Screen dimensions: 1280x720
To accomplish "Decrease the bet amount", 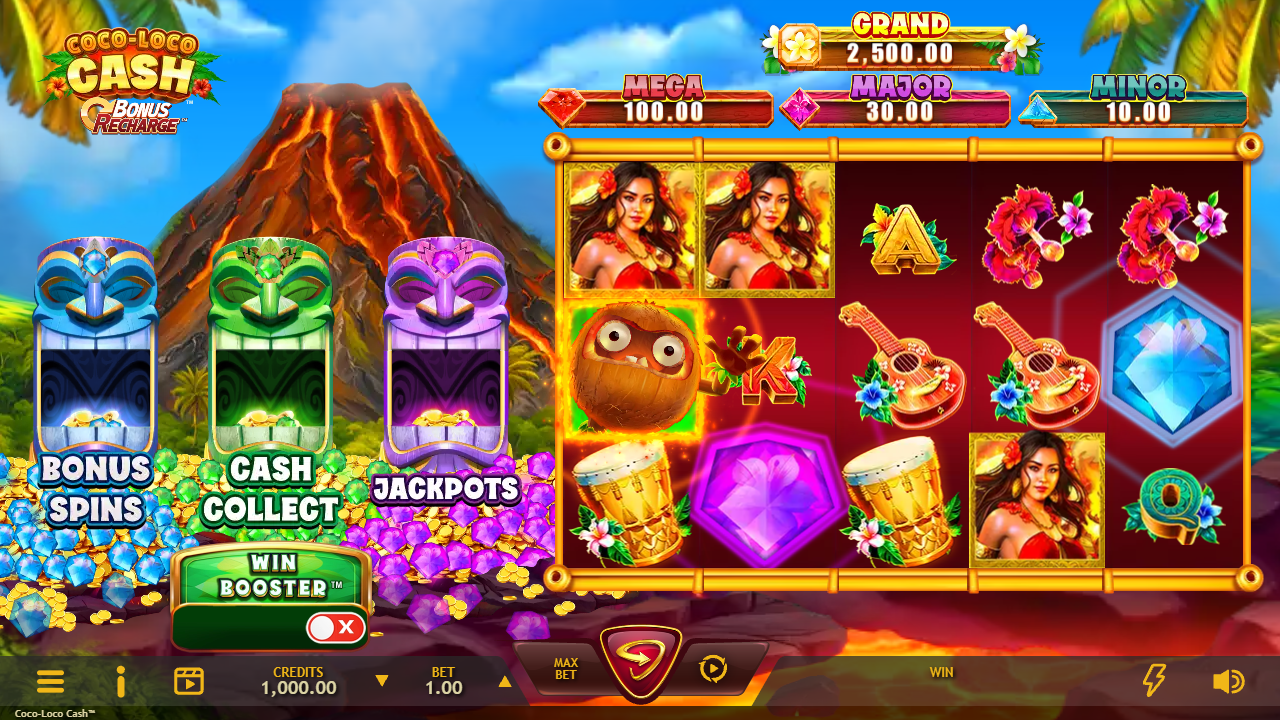I will [381, 682].
